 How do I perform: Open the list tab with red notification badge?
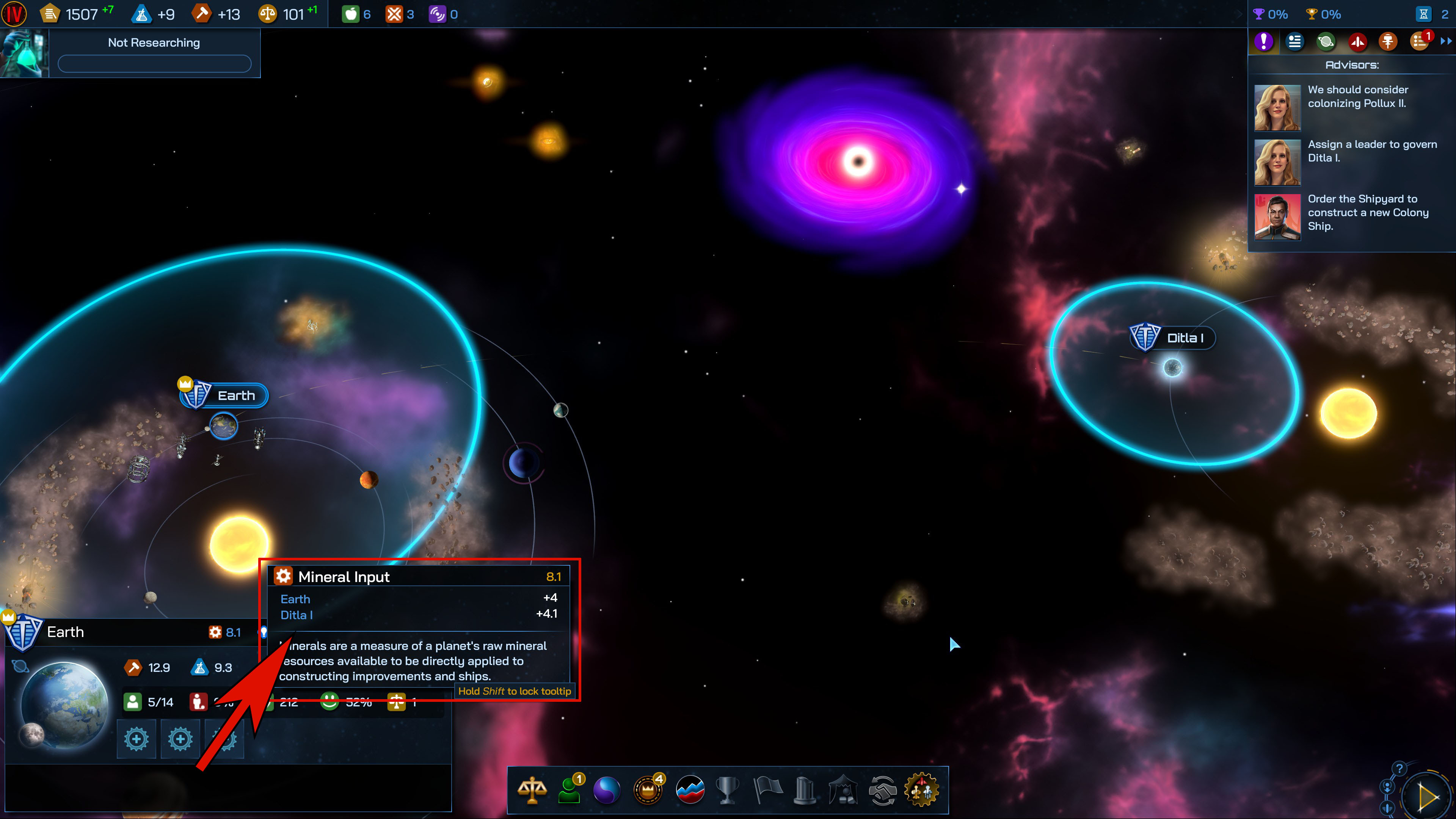[1419, 41]
